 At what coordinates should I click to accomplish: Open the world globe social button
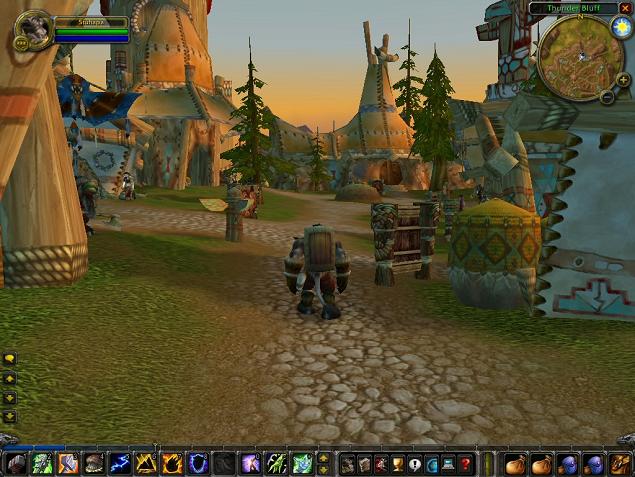pyautogui.click(x=432, y=464)
